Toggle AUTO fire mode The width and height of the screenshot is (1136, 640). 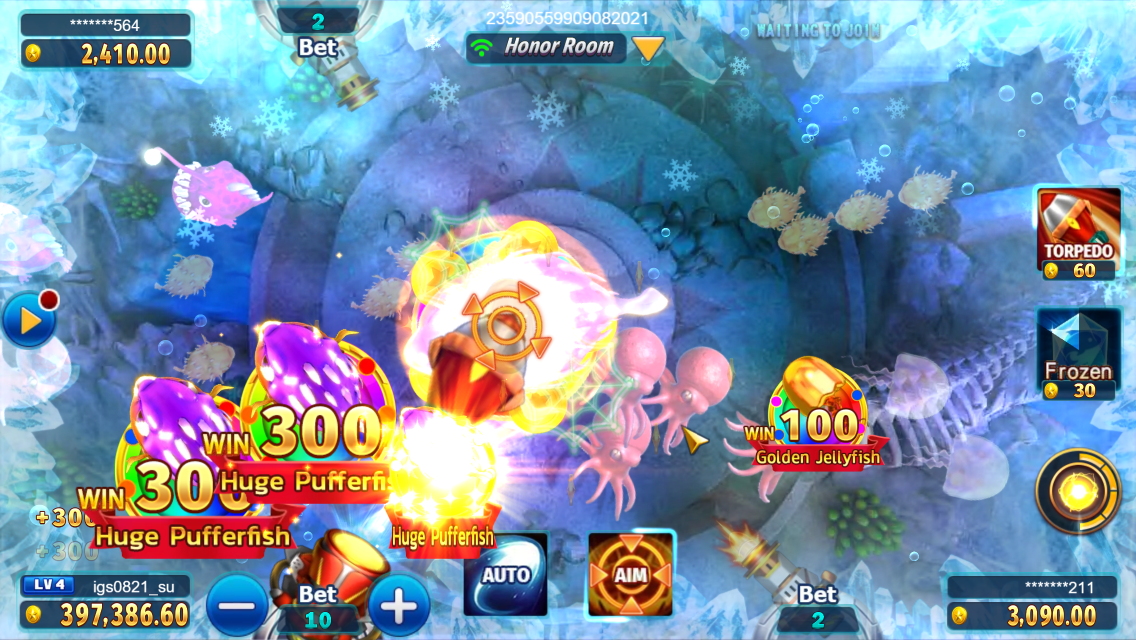506,573
